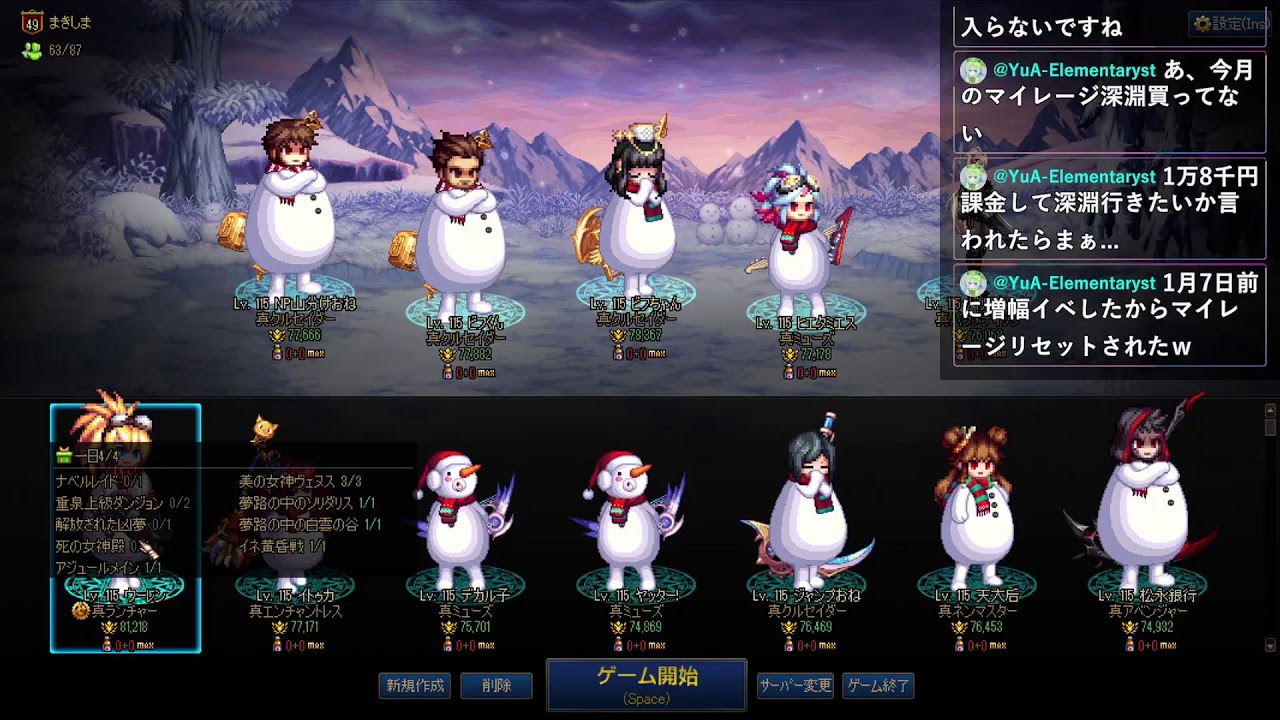Screen dimensions: 1280x720
Task: Choose the snowman character デカル子
Action: click(465, 530)
